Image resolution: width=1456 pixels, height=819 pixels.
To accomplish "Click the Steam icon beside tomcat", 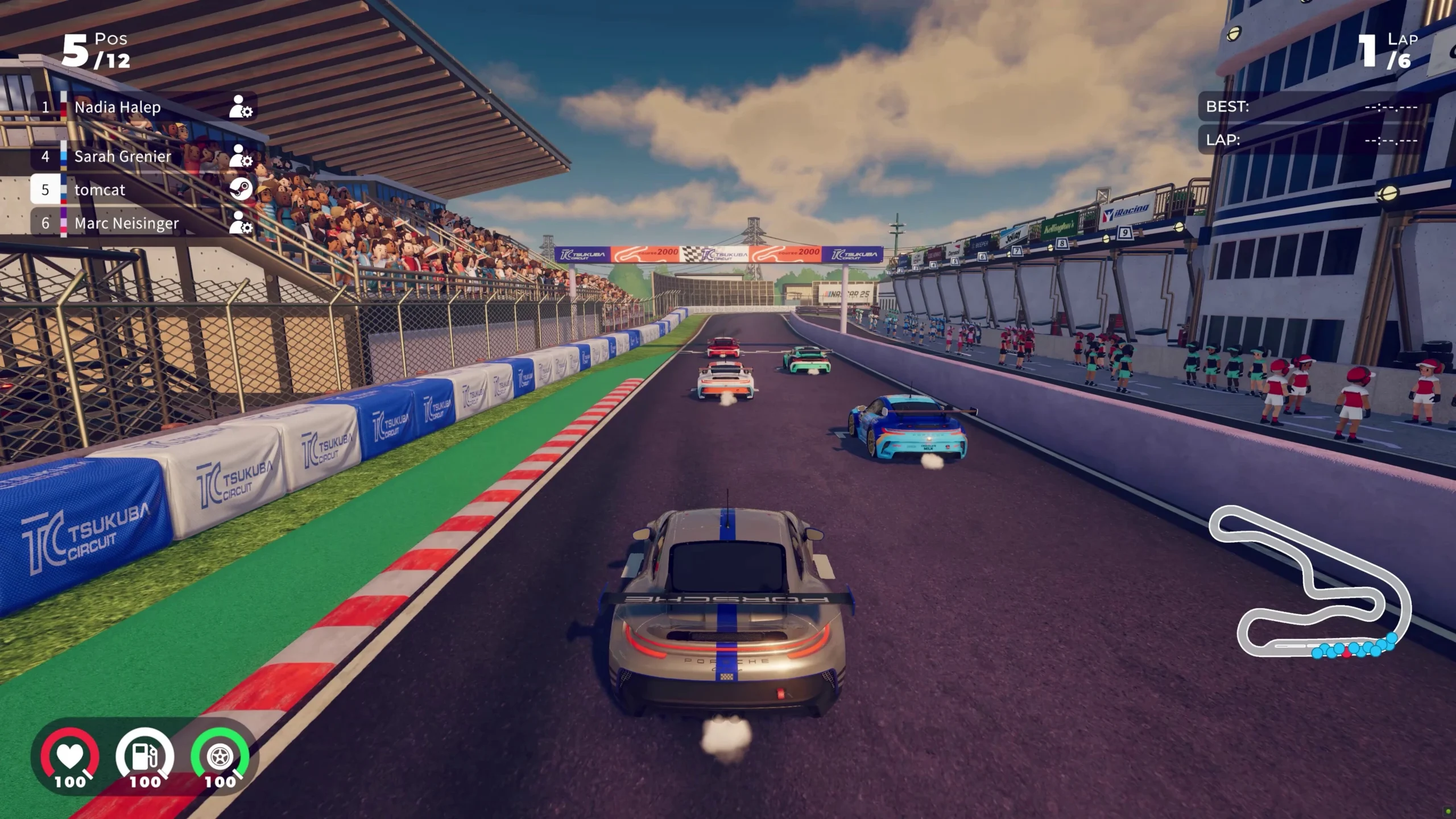I will click(x=241, y=189).
